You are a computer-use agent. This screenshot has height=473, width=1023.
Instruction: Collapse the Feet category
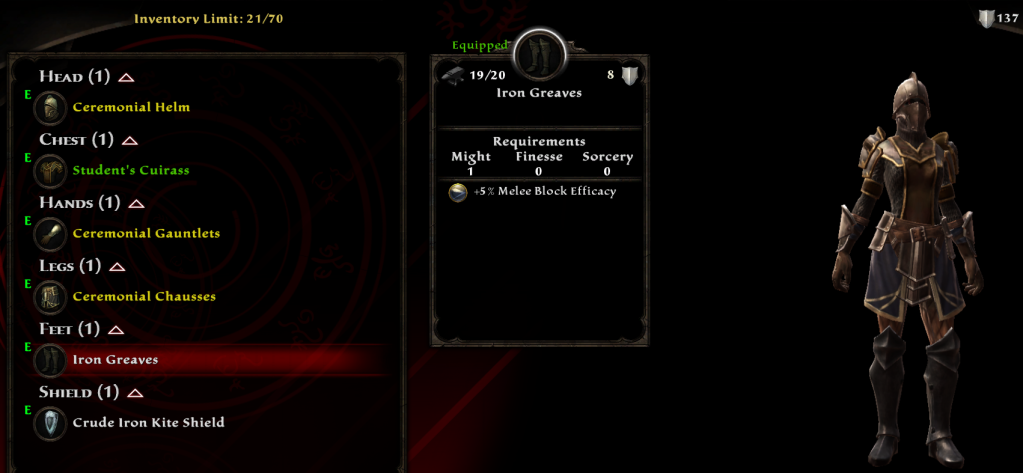point(115,330)
